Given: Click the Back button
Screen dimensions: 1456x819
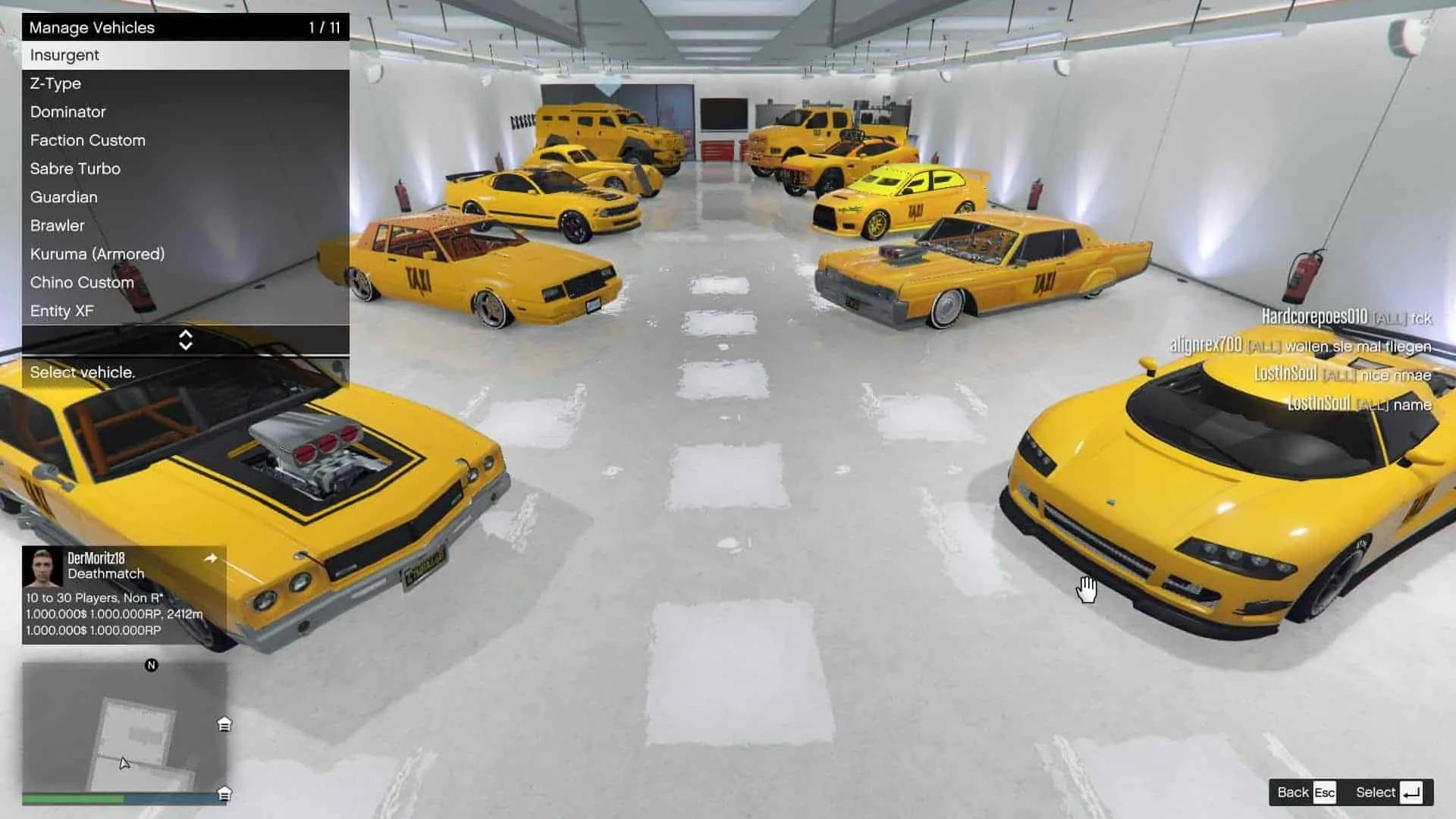Looking at the screenshot, I should 1305,792.
